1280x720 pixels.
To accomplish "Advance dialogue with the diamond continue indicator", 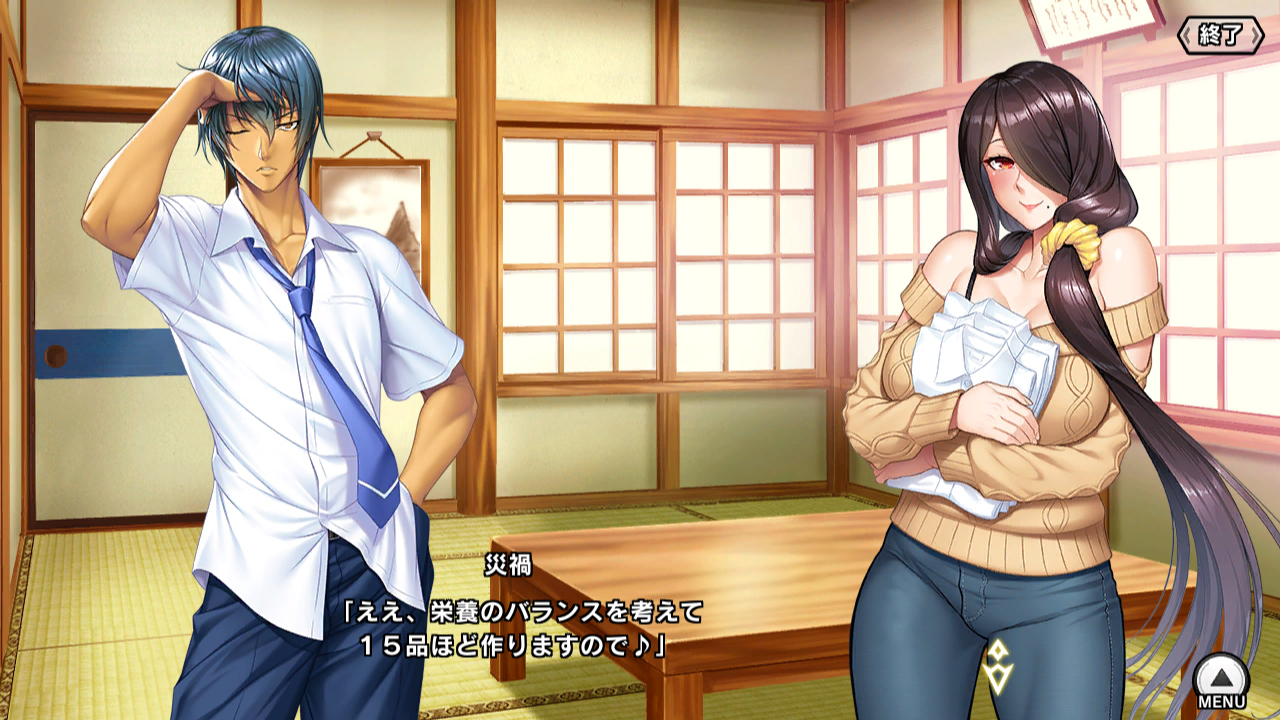I will tap(998, 668).
